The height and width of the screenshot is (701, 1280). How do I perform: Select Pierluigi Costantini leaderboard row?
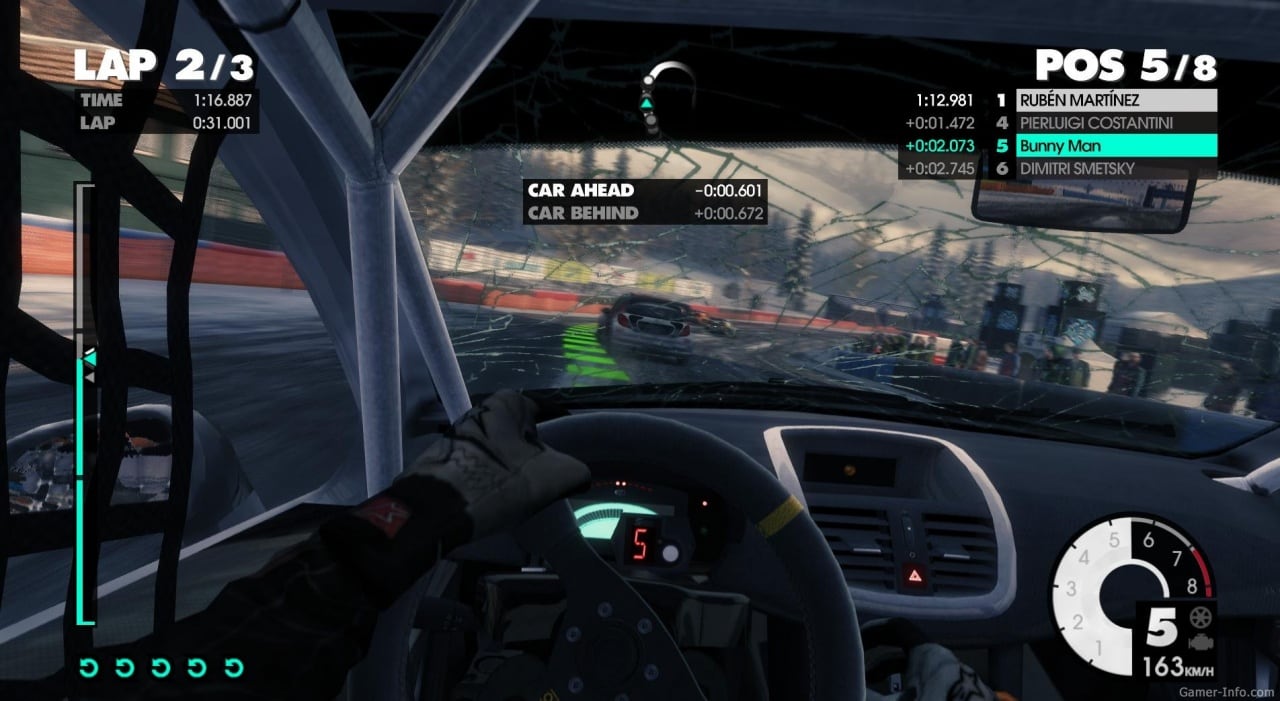[x=1116, y=123]
